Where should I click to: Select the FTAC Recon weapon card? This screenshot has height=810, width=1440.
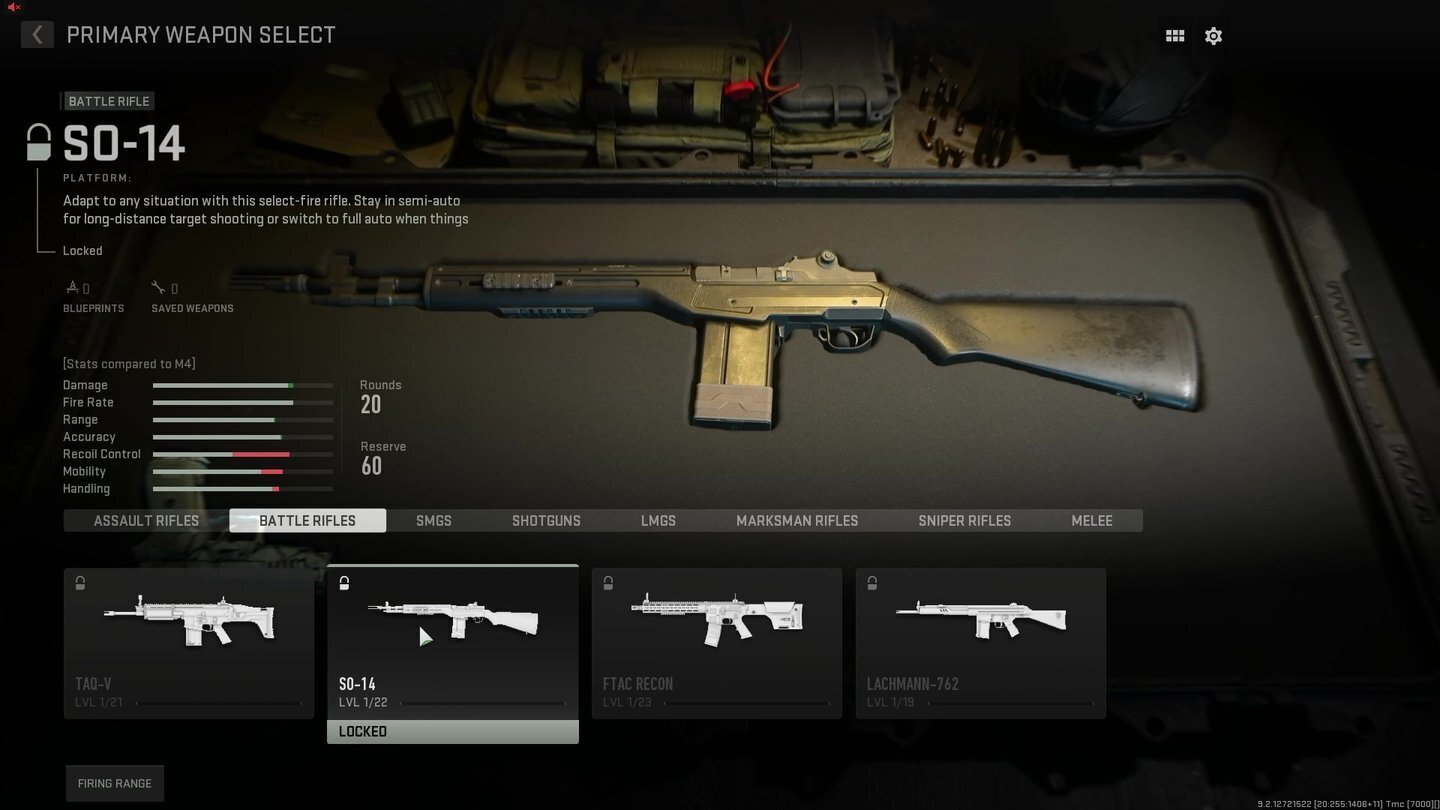click(716, 640)
